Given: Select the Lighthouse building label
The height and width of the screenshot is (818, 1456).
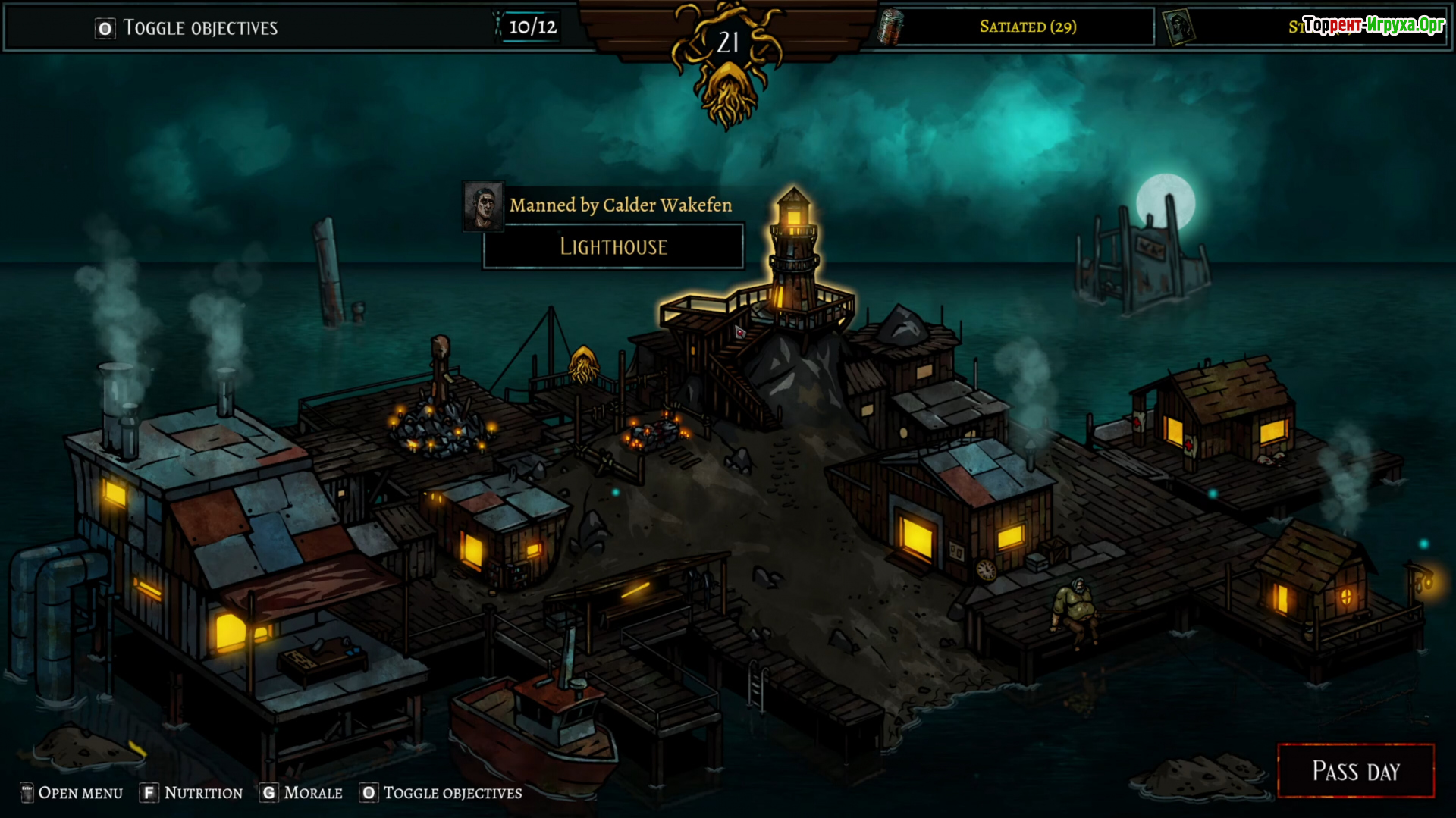Looking at the screenshot, I should [x=613, y=246].
